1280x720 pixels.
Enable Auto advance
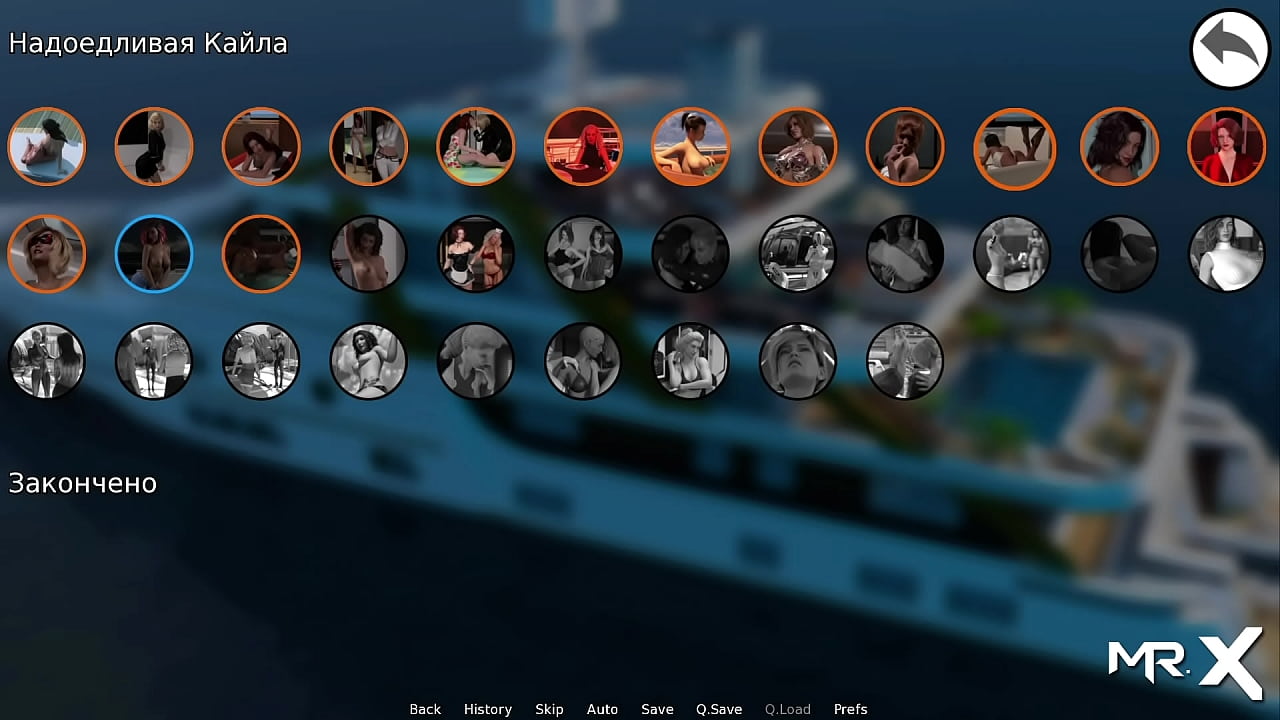tap(602, 709)
